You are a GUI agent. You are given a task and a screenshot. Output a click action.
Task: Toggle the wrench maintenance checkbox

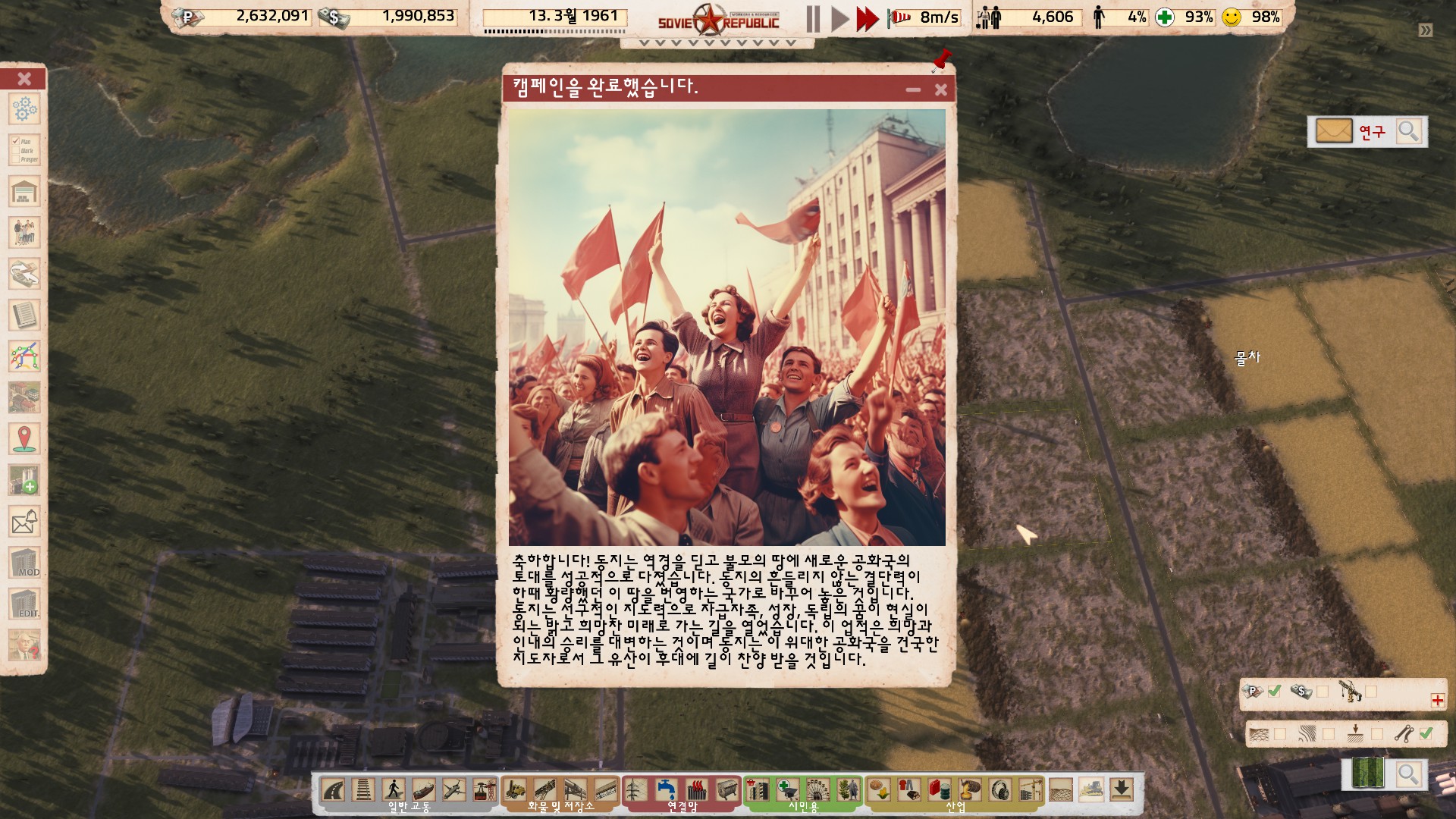coord(1426,733)
